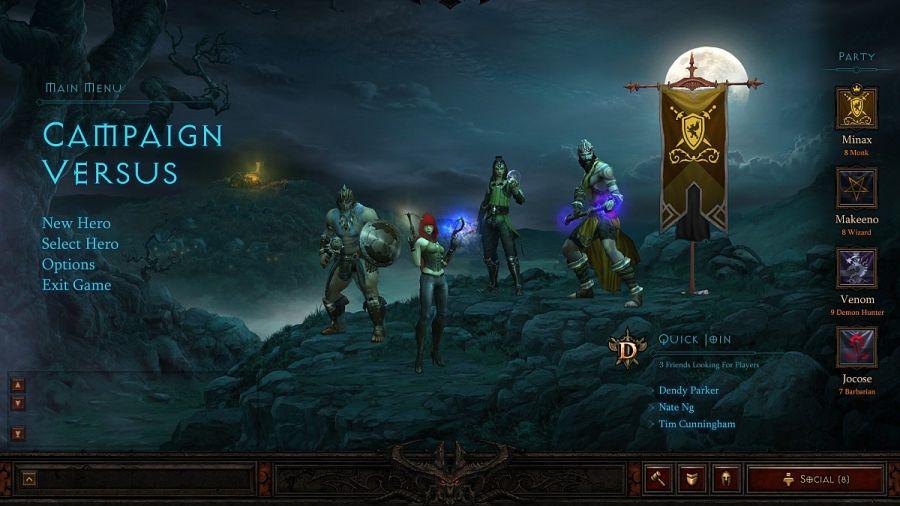Viewport: 900px width, 506px height.
Task: Open the banner shield button
Action: (x=692, y=479)
